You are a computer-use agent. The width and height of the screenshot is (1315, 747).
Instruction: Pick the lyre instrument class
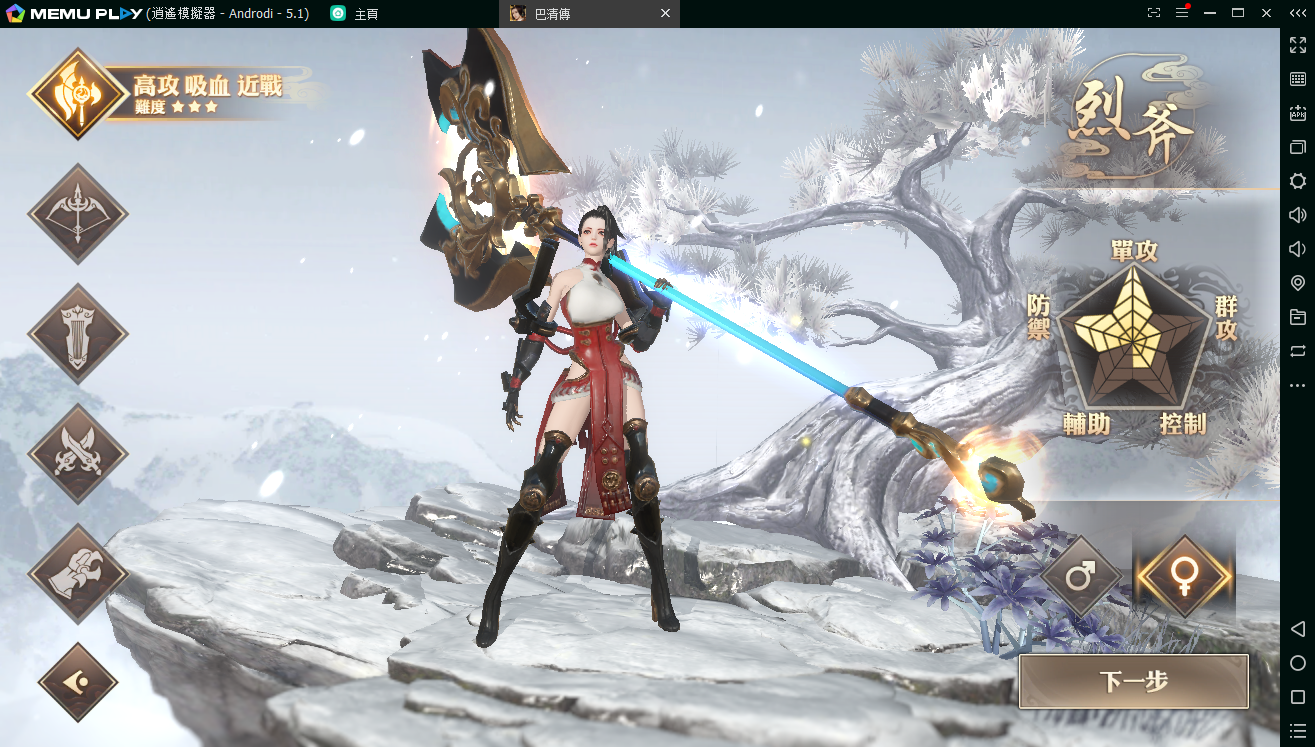coord(78,334)
